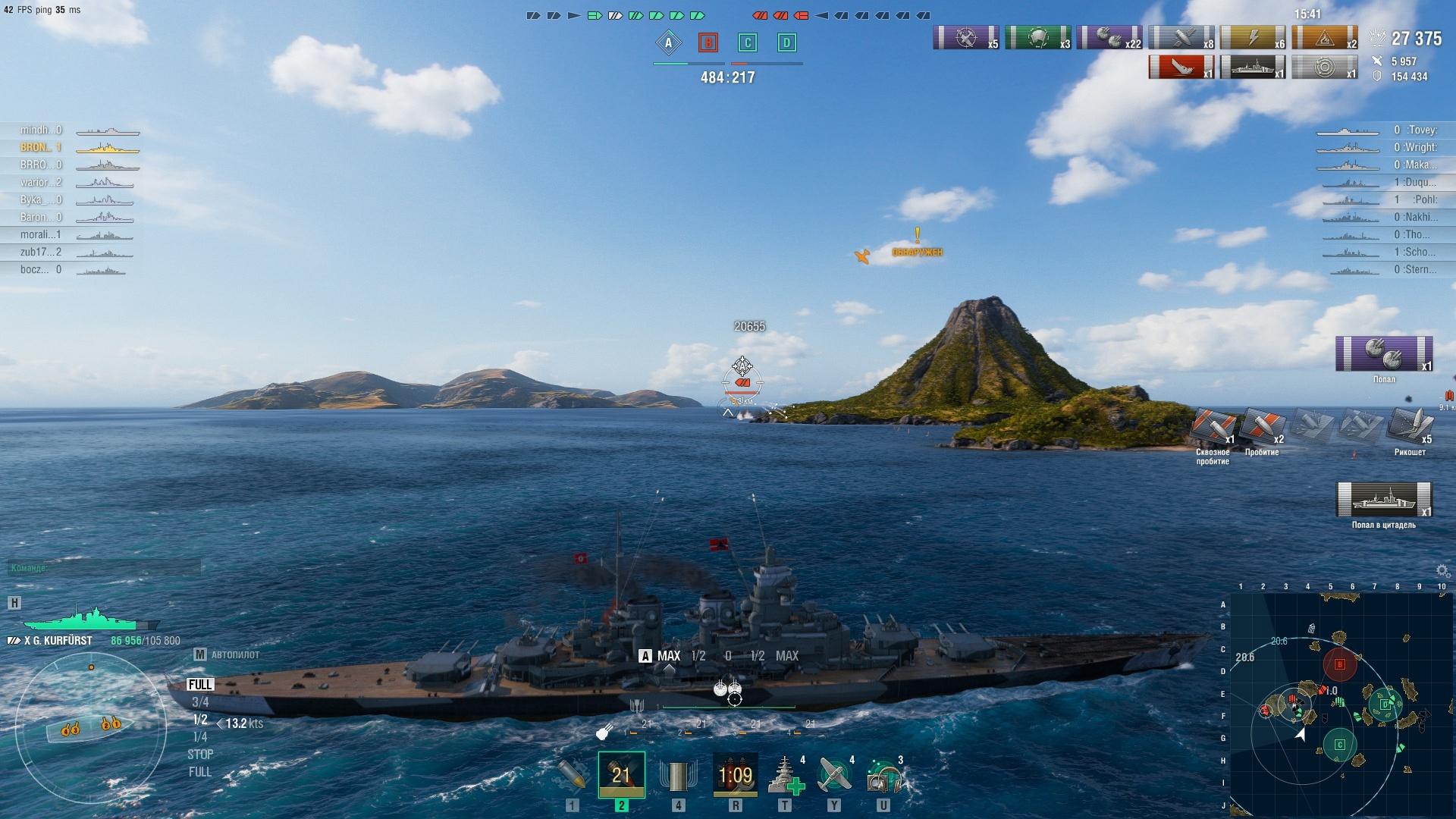Activate the Damage Control Party consumable
1456x819 pixels.
pos(735,774)
